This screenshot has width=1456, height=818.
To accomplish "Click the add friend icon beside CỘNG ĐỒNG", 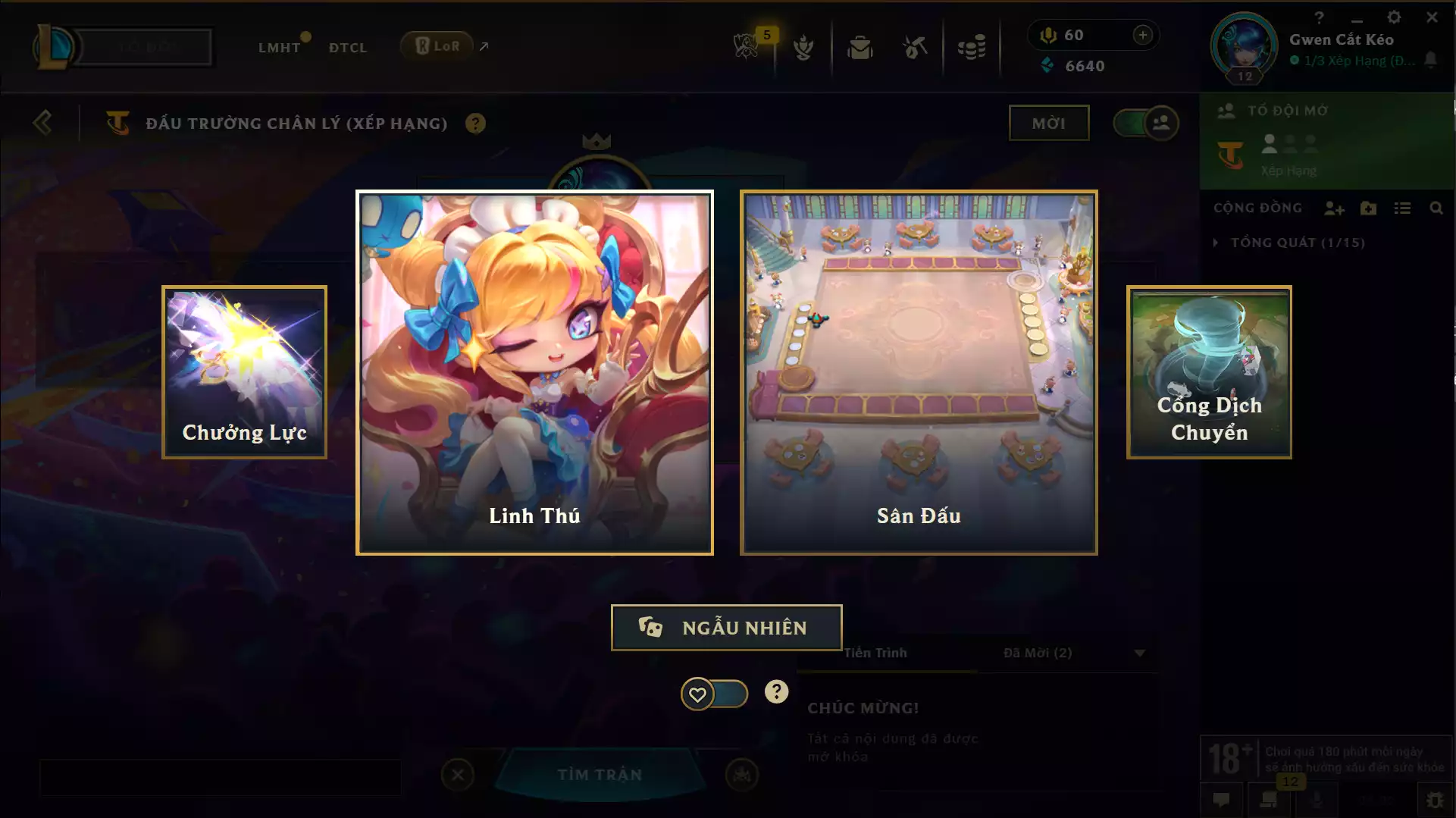I will [1335, 208].
